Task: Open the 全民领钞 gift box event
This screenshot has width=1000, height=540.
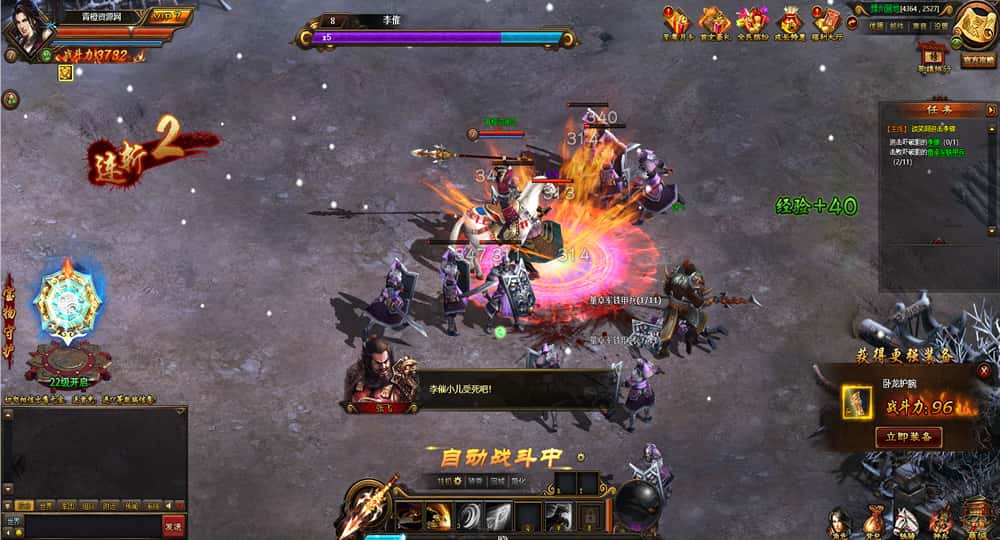Action: (752, 22)
